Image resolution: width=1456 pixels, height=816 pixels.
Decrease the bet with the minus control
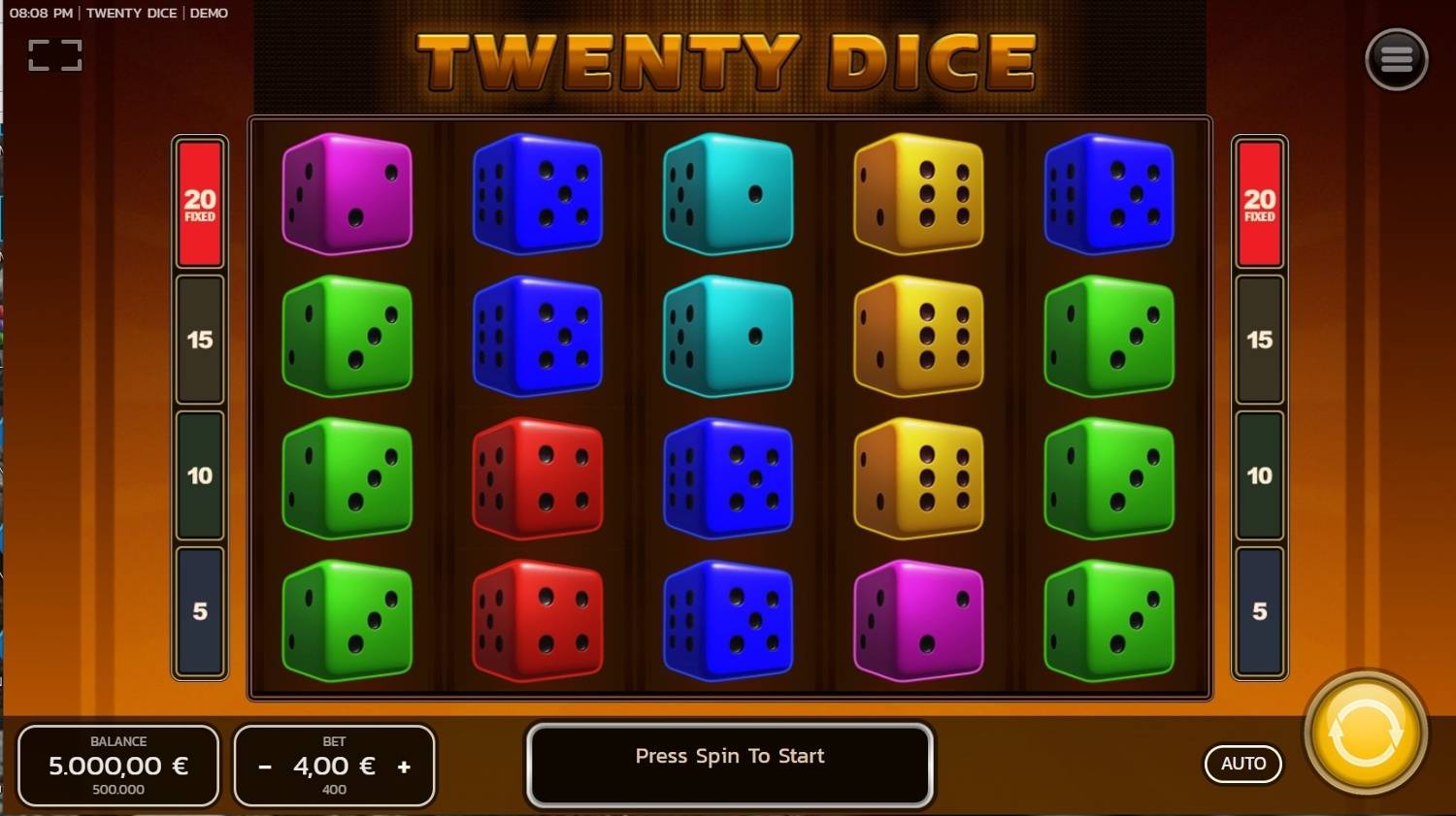pos(263,766)
